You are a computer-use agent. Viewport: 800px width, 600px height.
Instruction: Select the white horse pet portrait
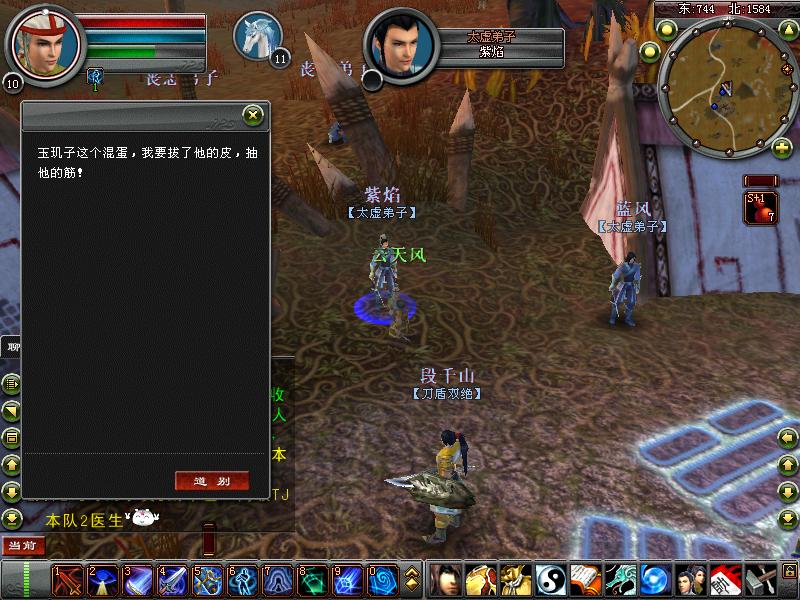pyautogui.click(x=257, y=35)
